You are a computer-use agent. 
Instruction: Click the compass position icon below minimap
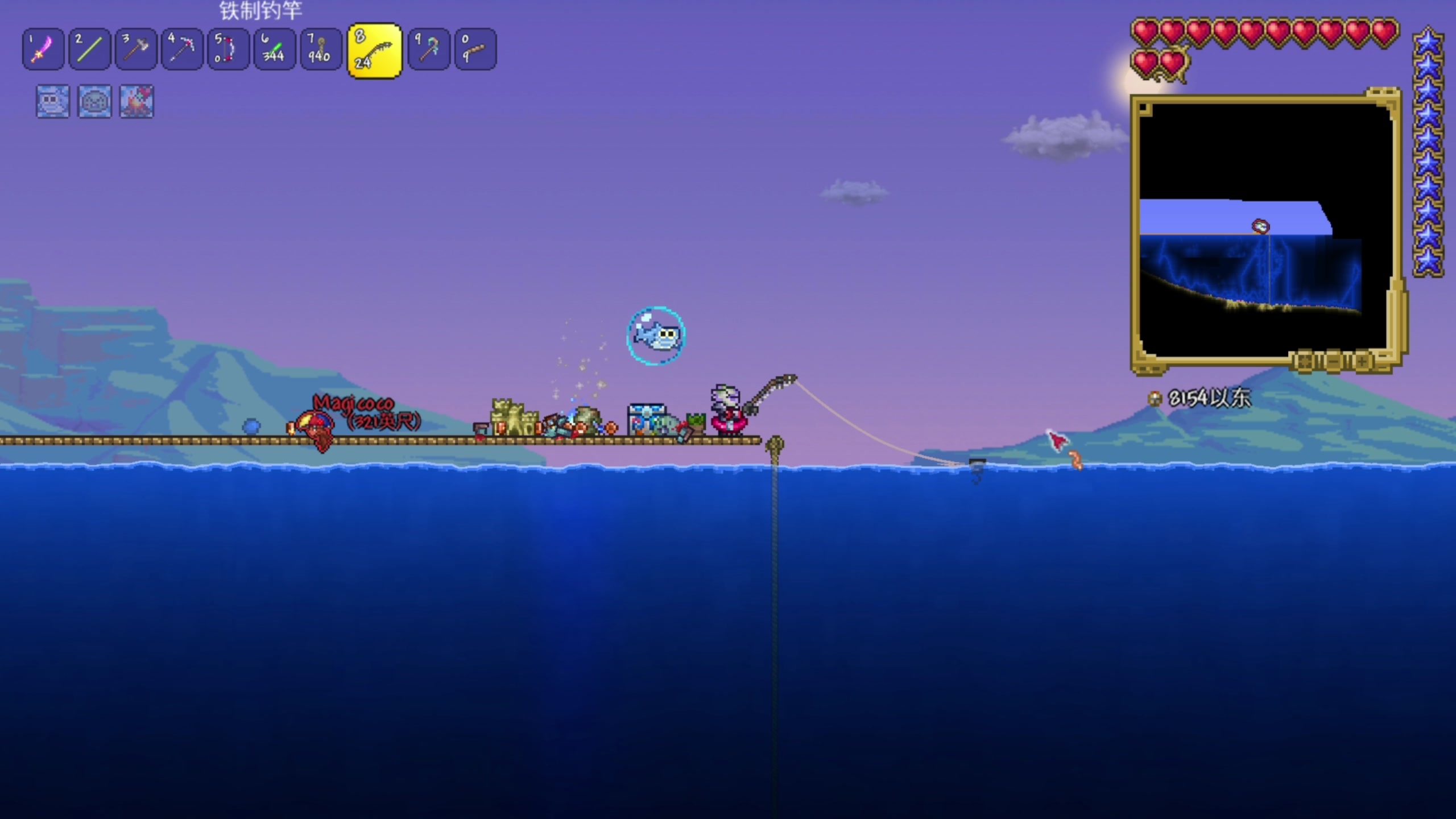tap(1155, 399)
